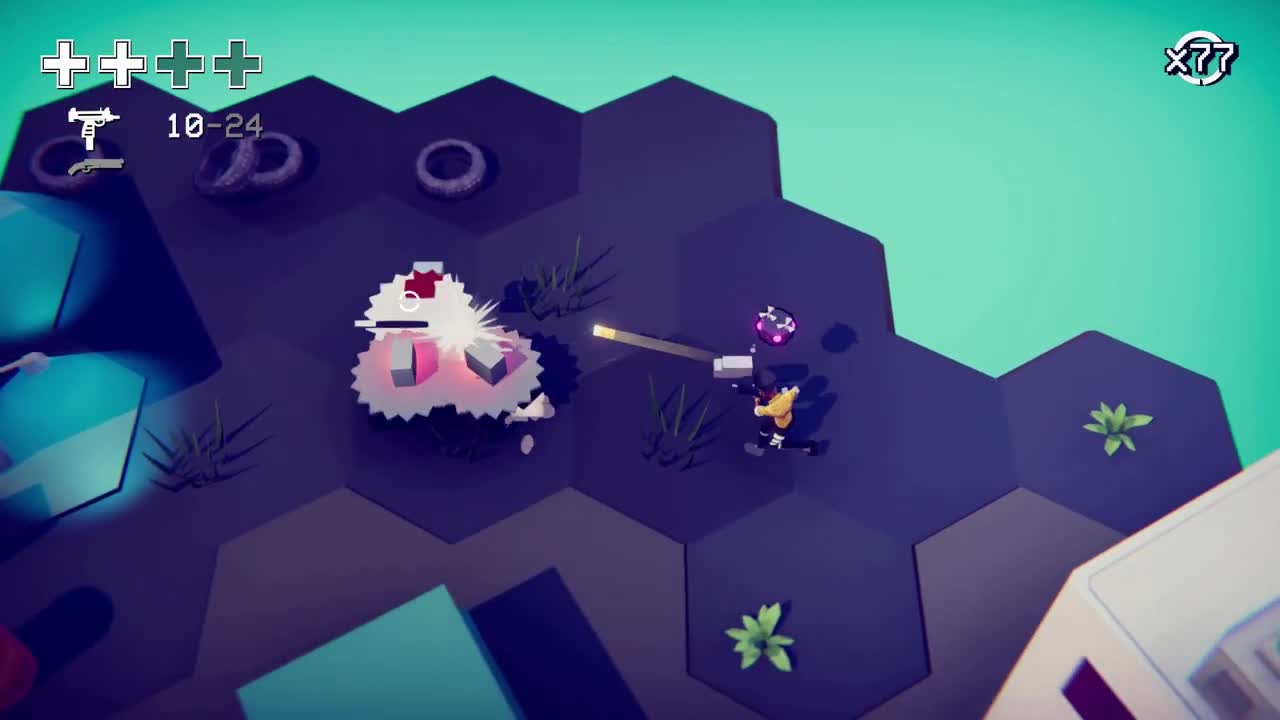Click the player character in yellow jacket
Viewport: 1280px width, 720px height.
pos(775,405)
